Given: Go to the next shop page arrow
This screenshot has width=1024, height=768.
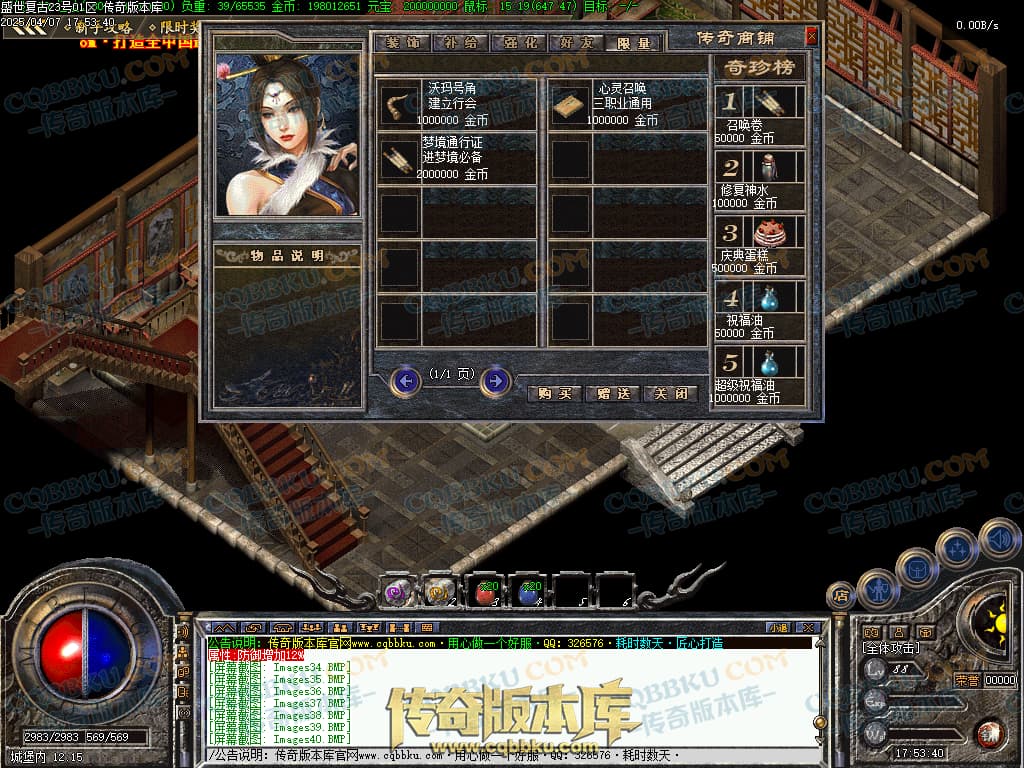Looking at the screenshot, I should click(496, 381).
